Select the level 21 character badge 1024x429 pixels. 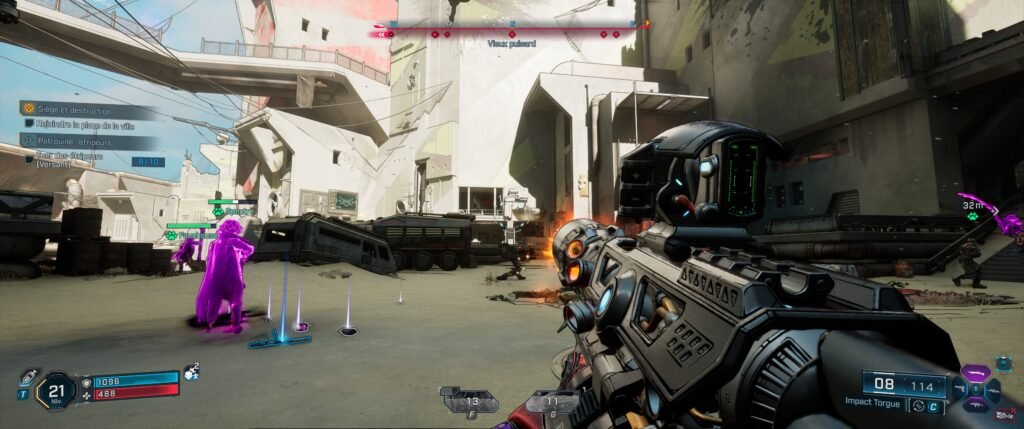click(56, 390)
